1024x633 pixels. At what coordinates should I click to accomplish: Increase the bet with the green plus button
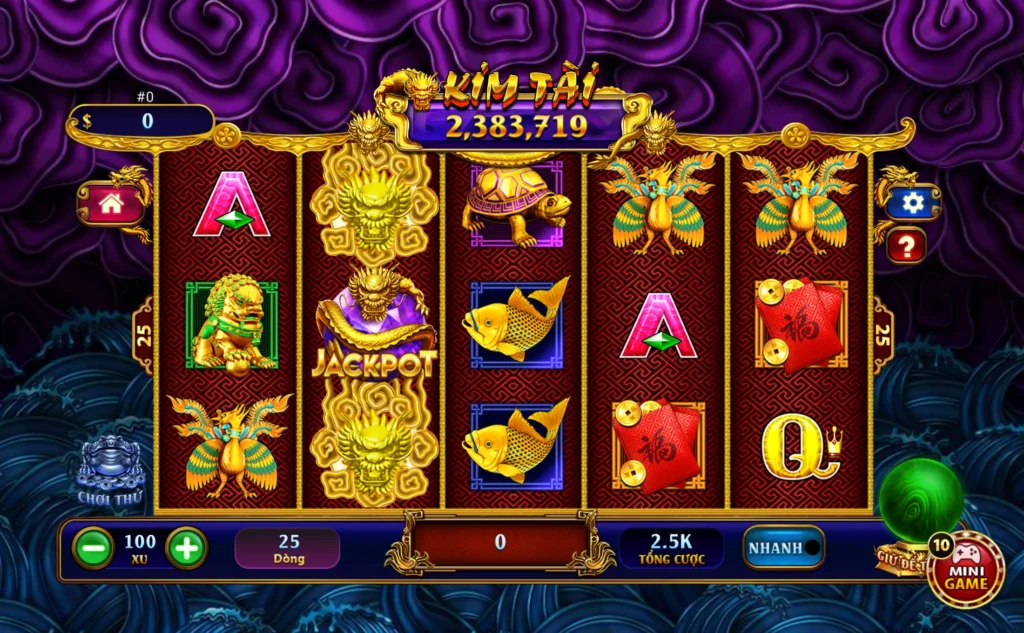(186, 548)
